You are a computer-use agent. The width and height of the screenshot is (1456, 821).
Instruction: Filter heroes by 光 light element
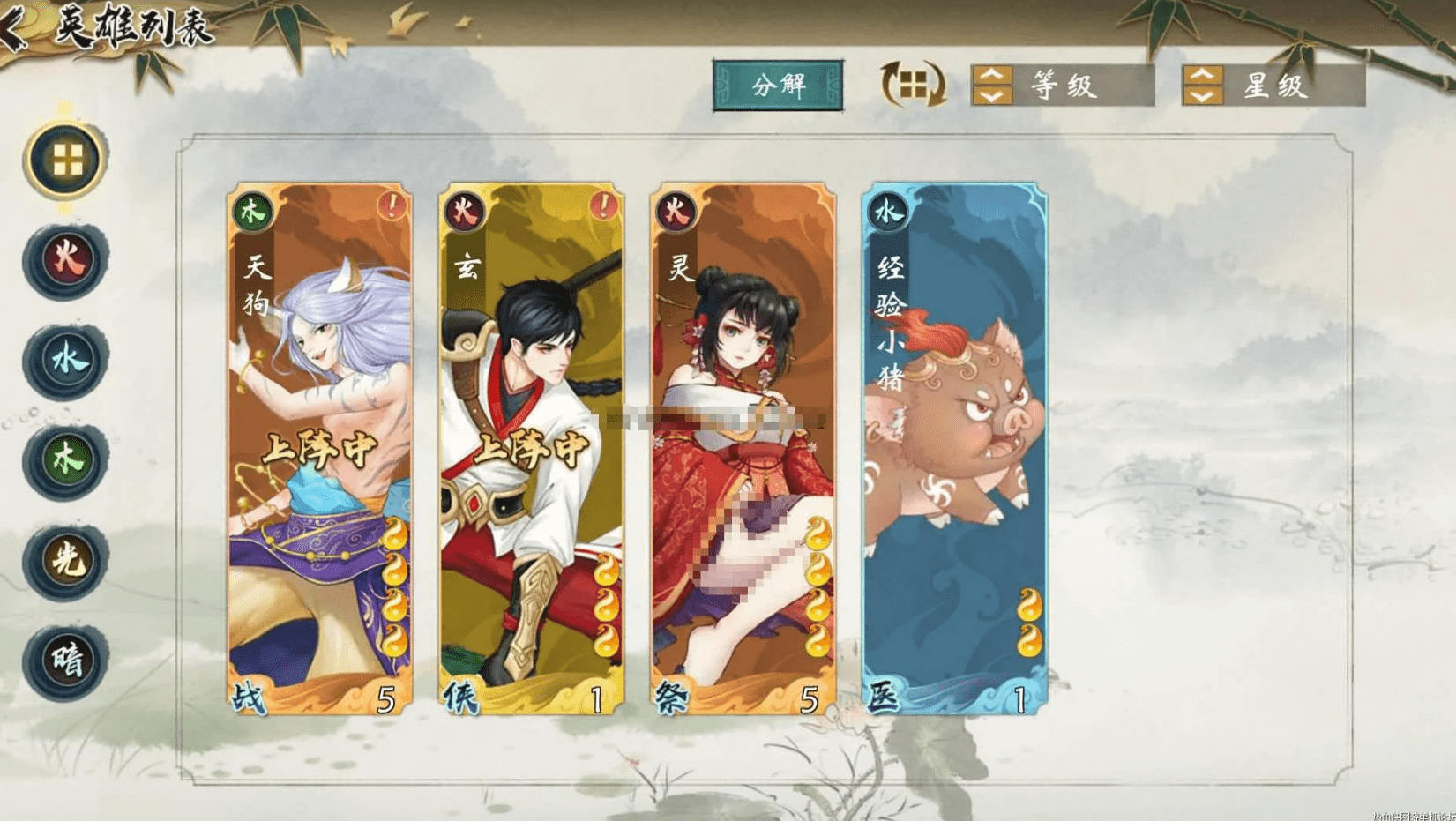pyautogui.click(x=66, y=560)
